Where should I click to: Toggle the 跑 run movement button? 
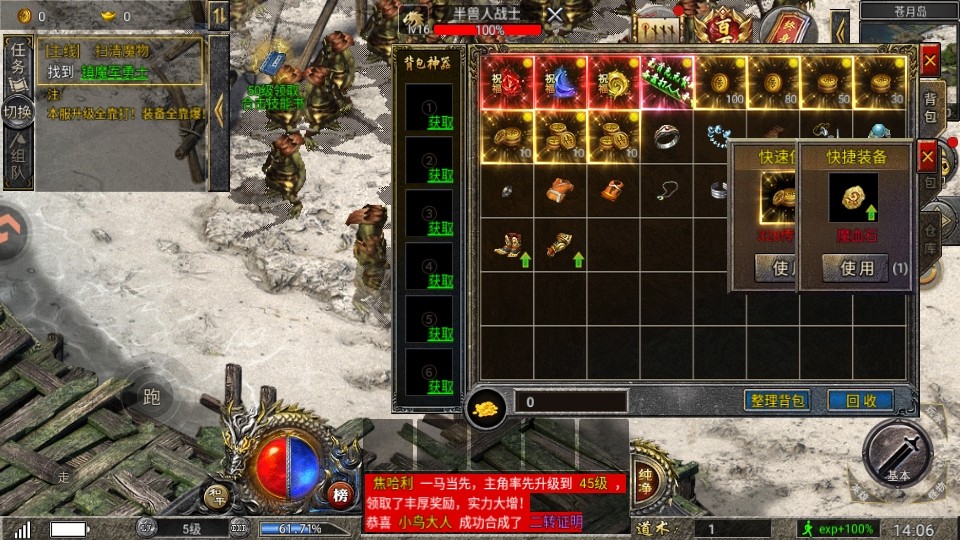pos(152,398)
